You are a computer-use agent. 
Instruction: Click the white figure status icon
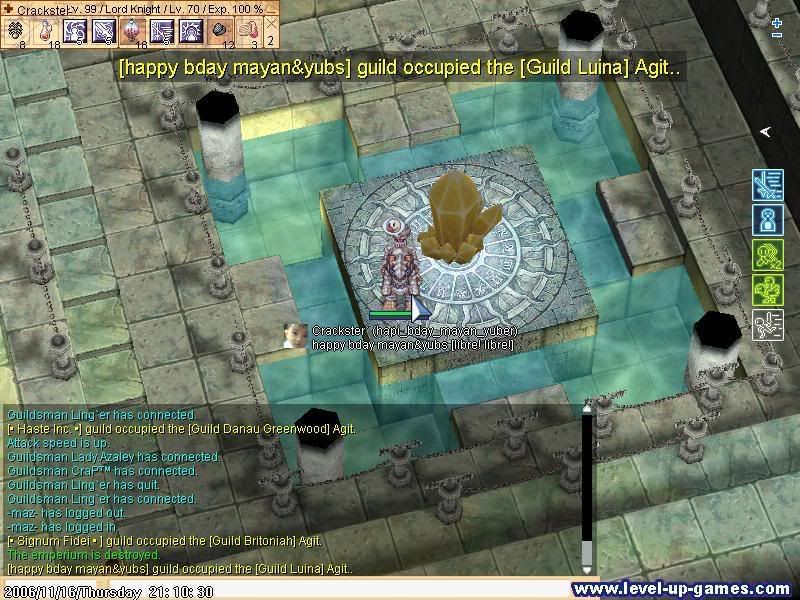click(x=767, y=325)
